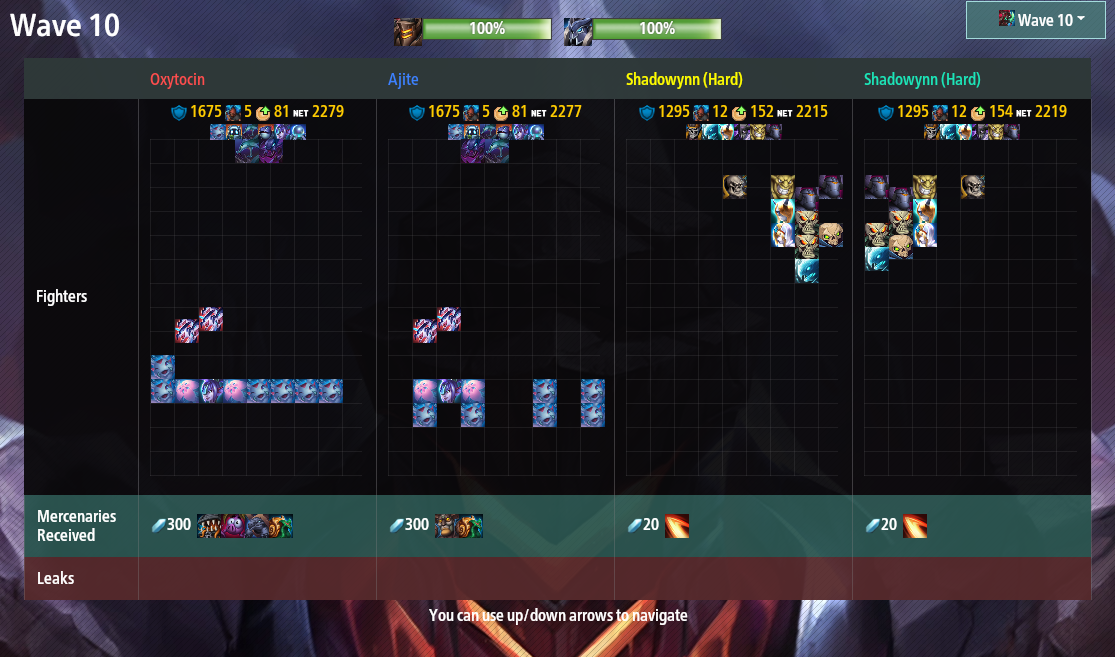Click the pink blob mercenary sent to Oxytocin
Viewport: 1115px width, 657px height.
(233, 526)
